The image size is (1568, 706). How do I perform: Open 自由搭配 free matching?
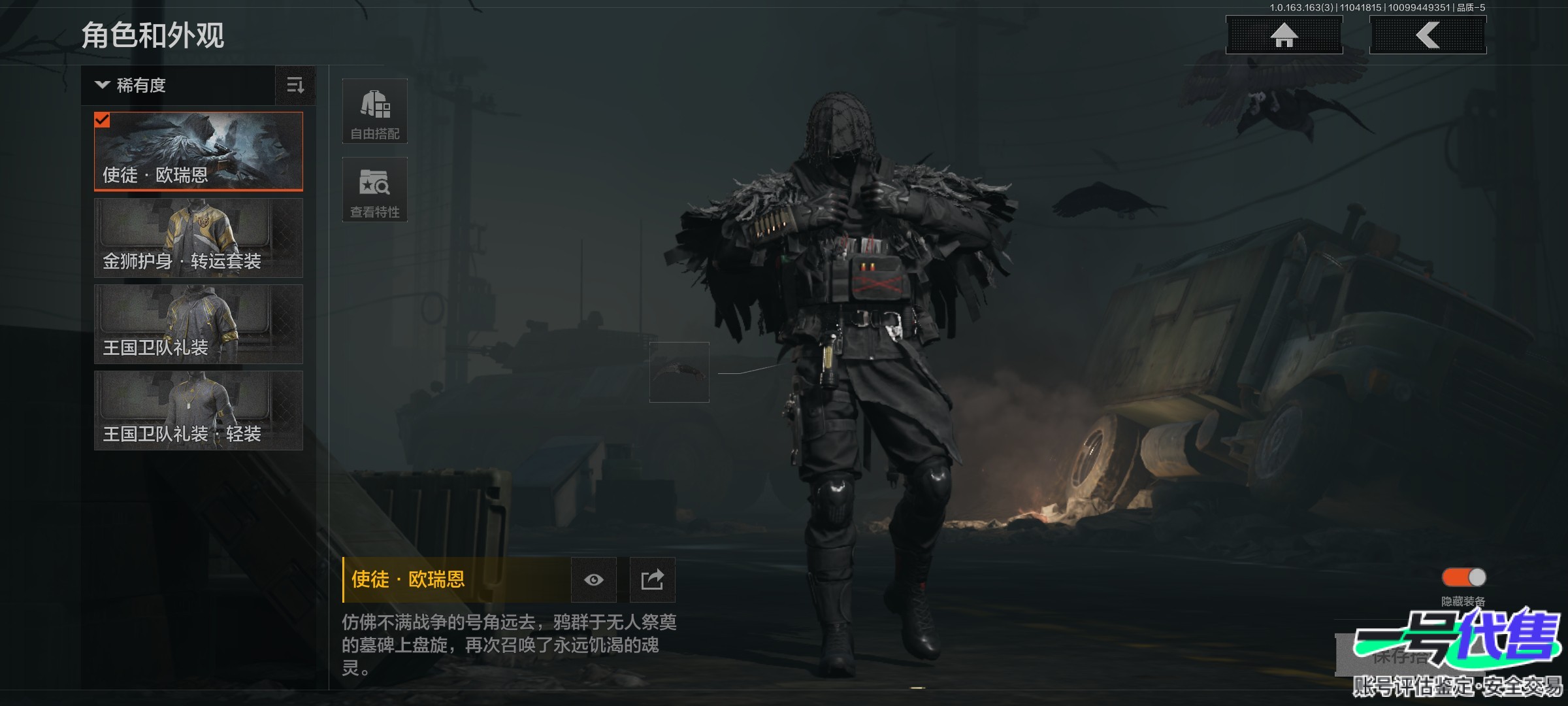tap(375, 111)
